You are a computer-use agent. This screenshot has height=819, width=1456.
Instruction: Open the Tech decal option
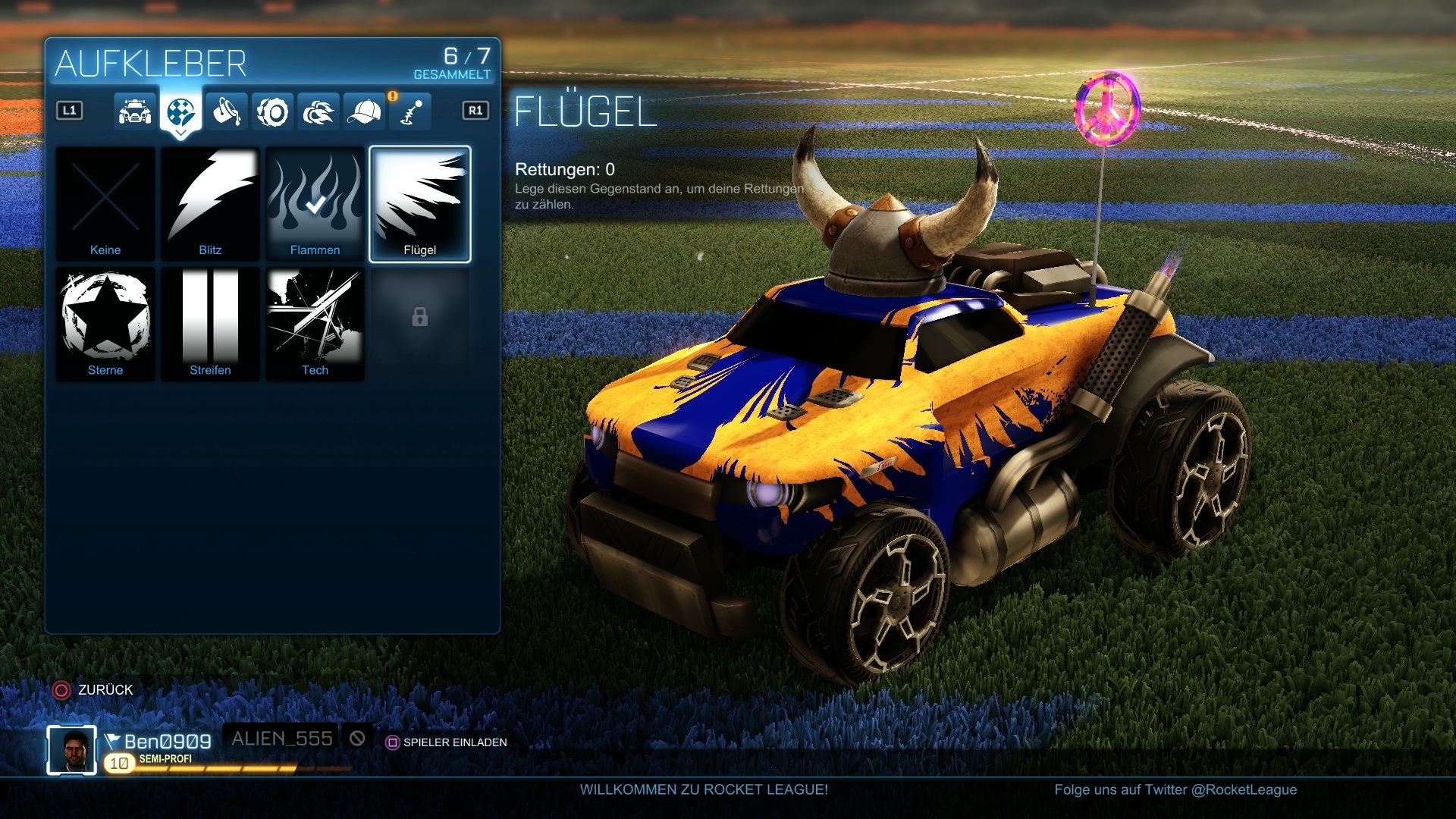point(315,324)
